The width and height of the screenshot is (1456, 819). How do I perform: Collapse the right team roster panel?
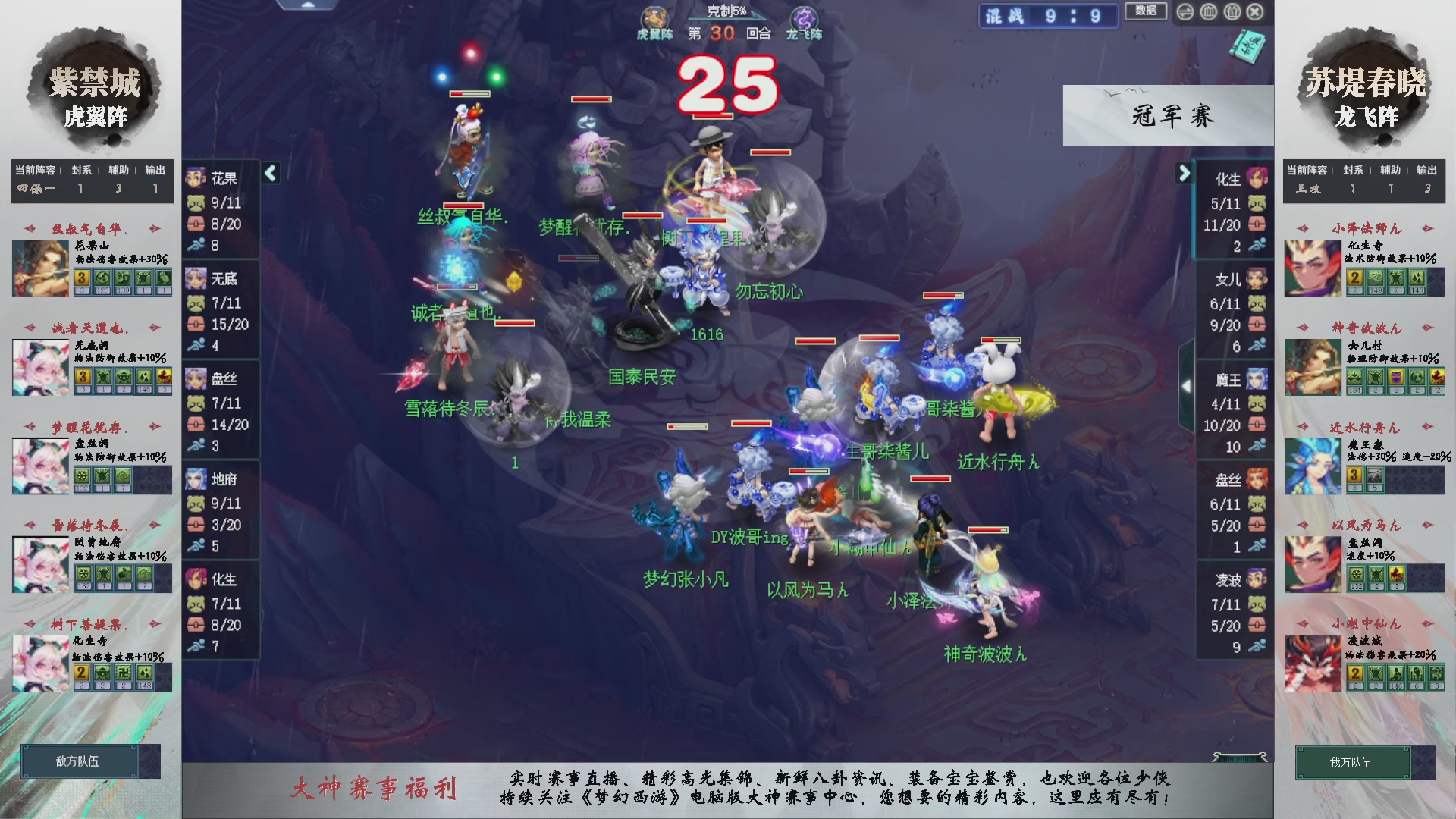coord(1185,173)
